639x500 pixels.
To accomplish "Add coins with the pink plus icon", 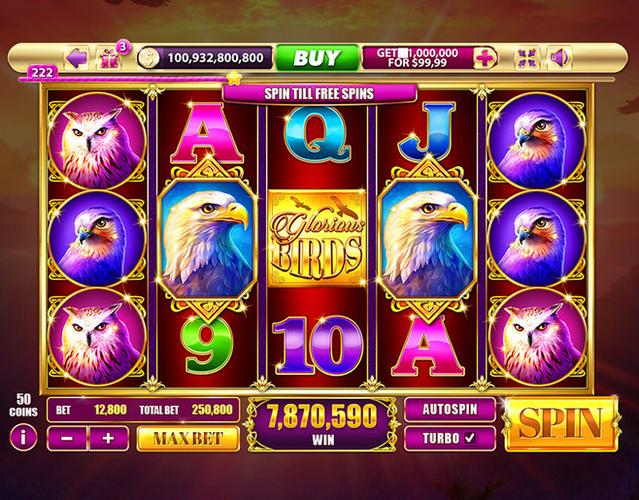I will pyautogui.click(x=484, y=58).
